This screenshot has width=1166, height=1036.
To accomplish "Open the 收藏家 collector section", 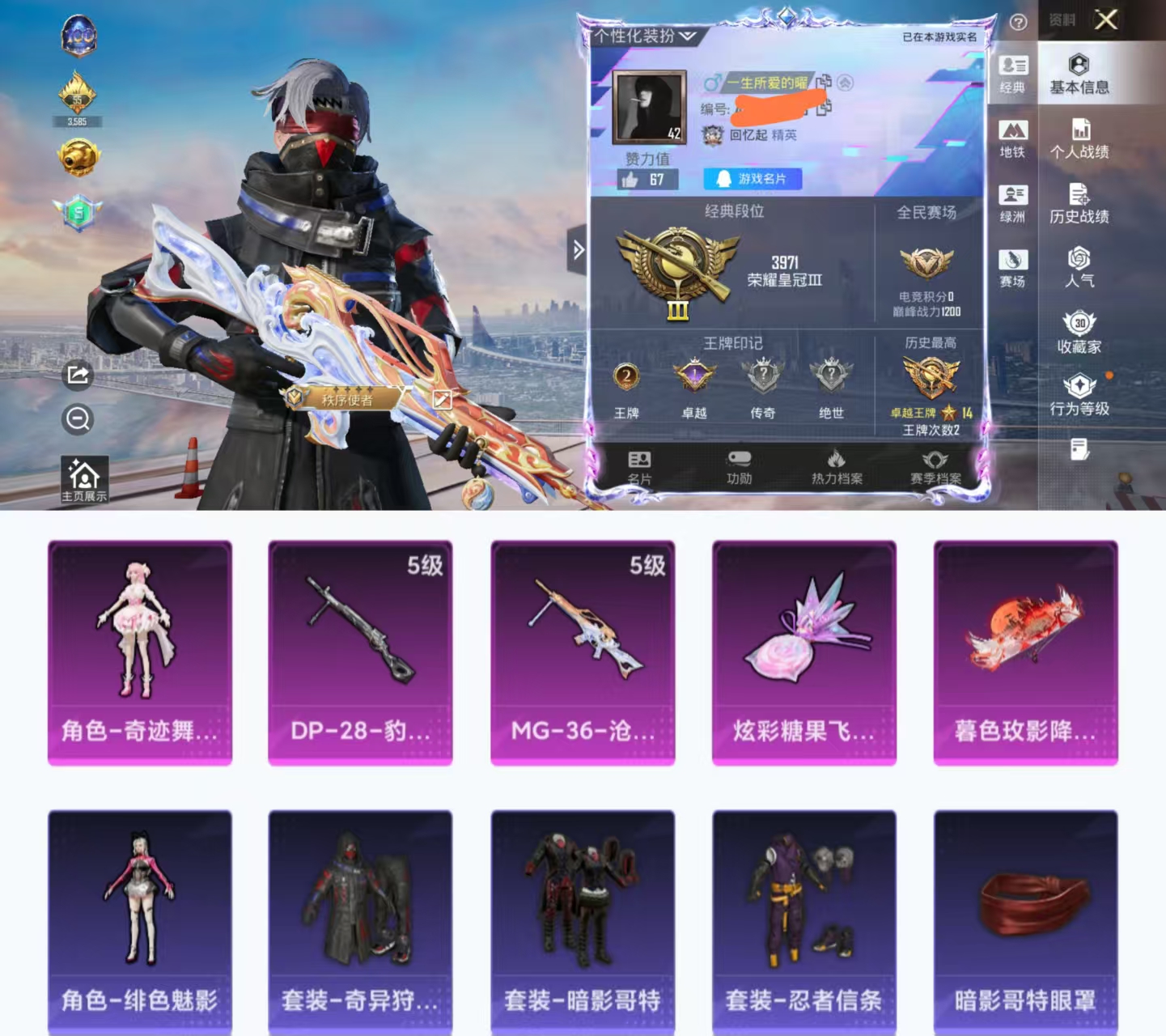I will [x=1079, y=333].
